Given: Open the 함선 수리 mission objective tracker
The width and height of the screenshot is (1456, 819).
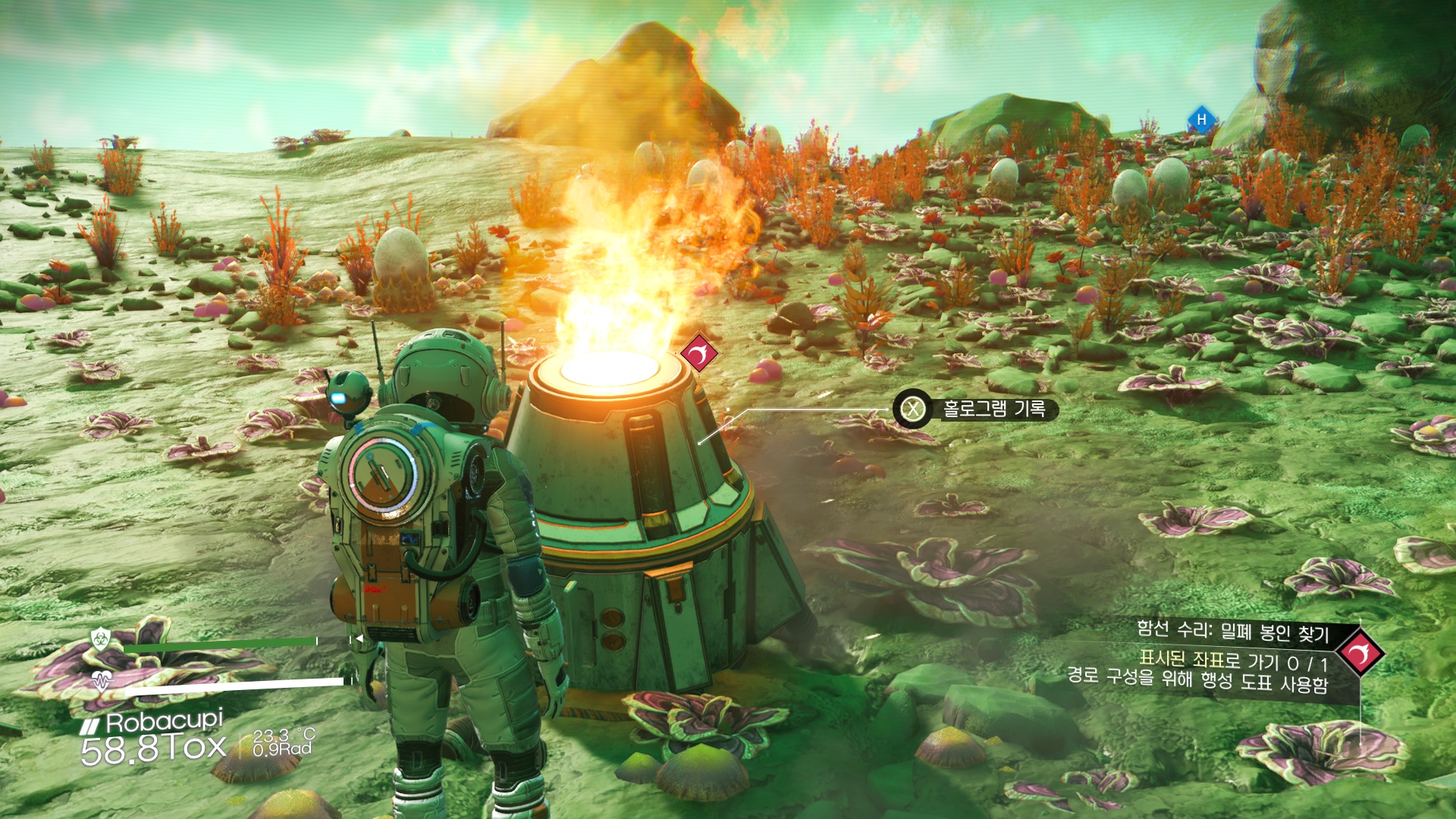Looking at the screenshot, I should [1231, 630].
